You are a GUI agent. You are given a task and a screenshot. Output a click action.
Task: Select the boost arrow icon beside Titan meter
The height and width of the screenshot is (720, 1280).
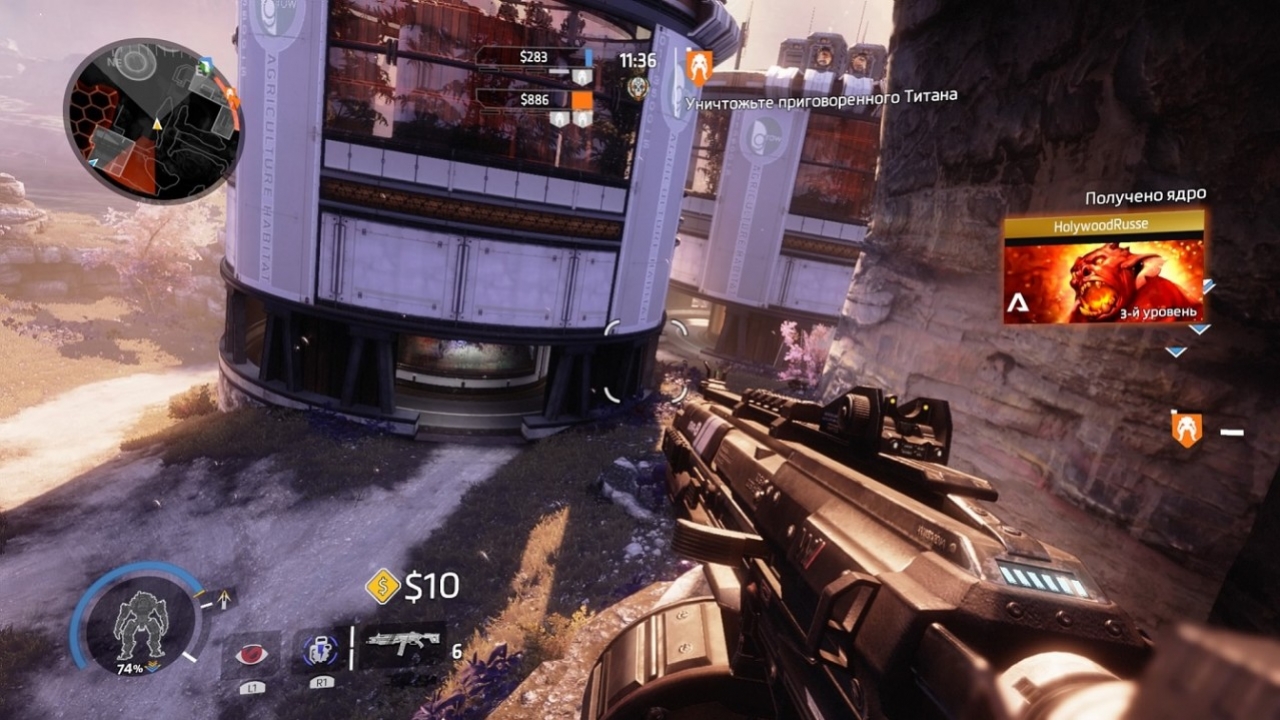pos(224,598)
